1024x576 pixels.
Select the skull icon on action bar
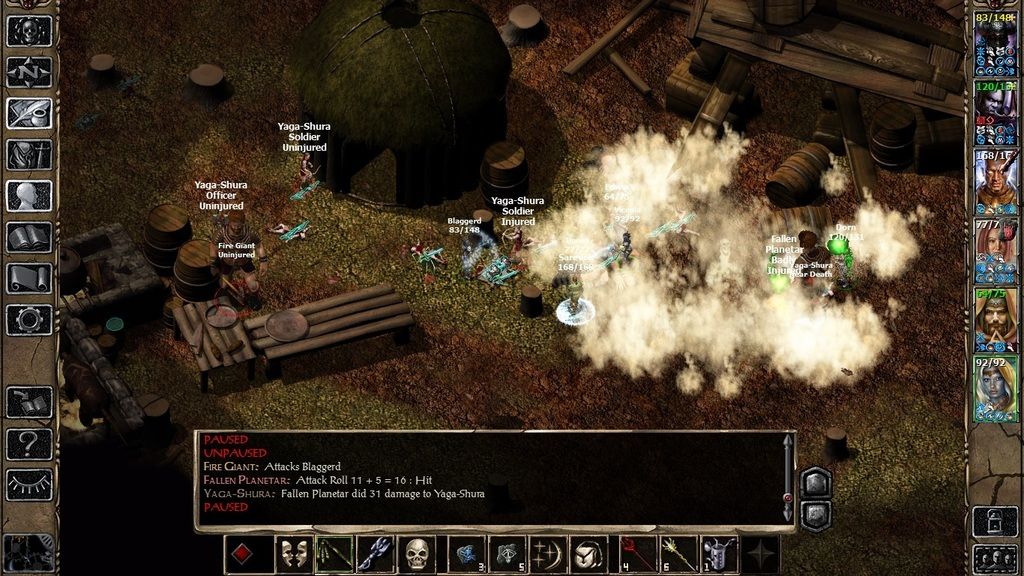(417, 554)
